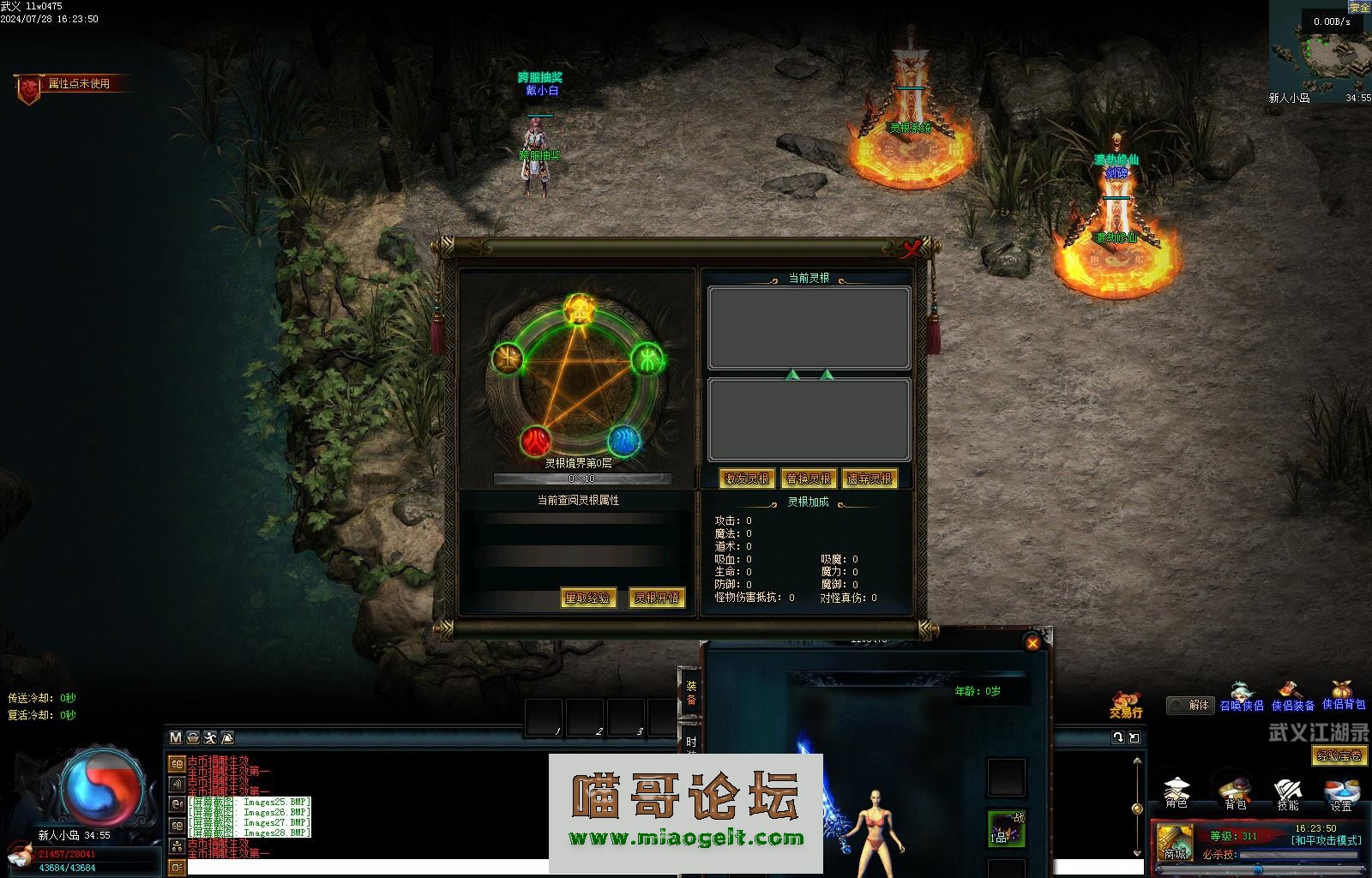Click the 灵根开悟 button
The height and width of the screenshot is (878, 1372).
[657, 598]
